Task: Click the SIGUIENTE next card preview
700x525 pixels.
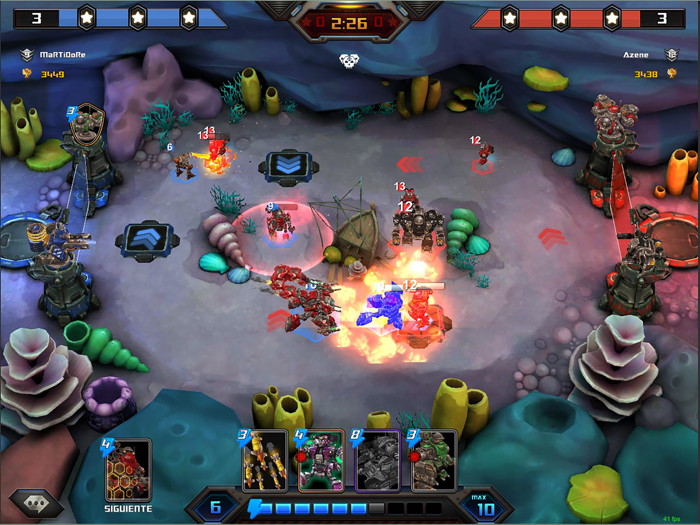Action: (127, 471)
